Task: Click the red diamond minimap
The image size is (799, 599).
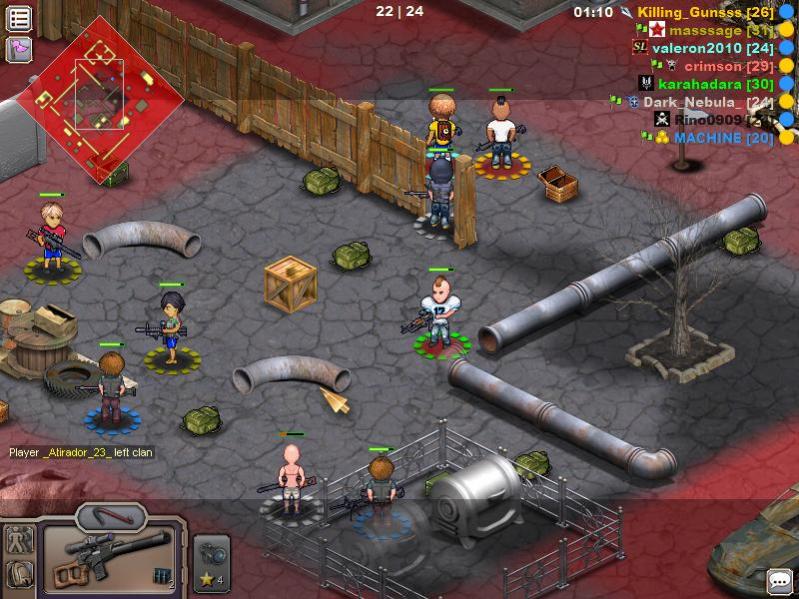Action: (x=100, y=98)
